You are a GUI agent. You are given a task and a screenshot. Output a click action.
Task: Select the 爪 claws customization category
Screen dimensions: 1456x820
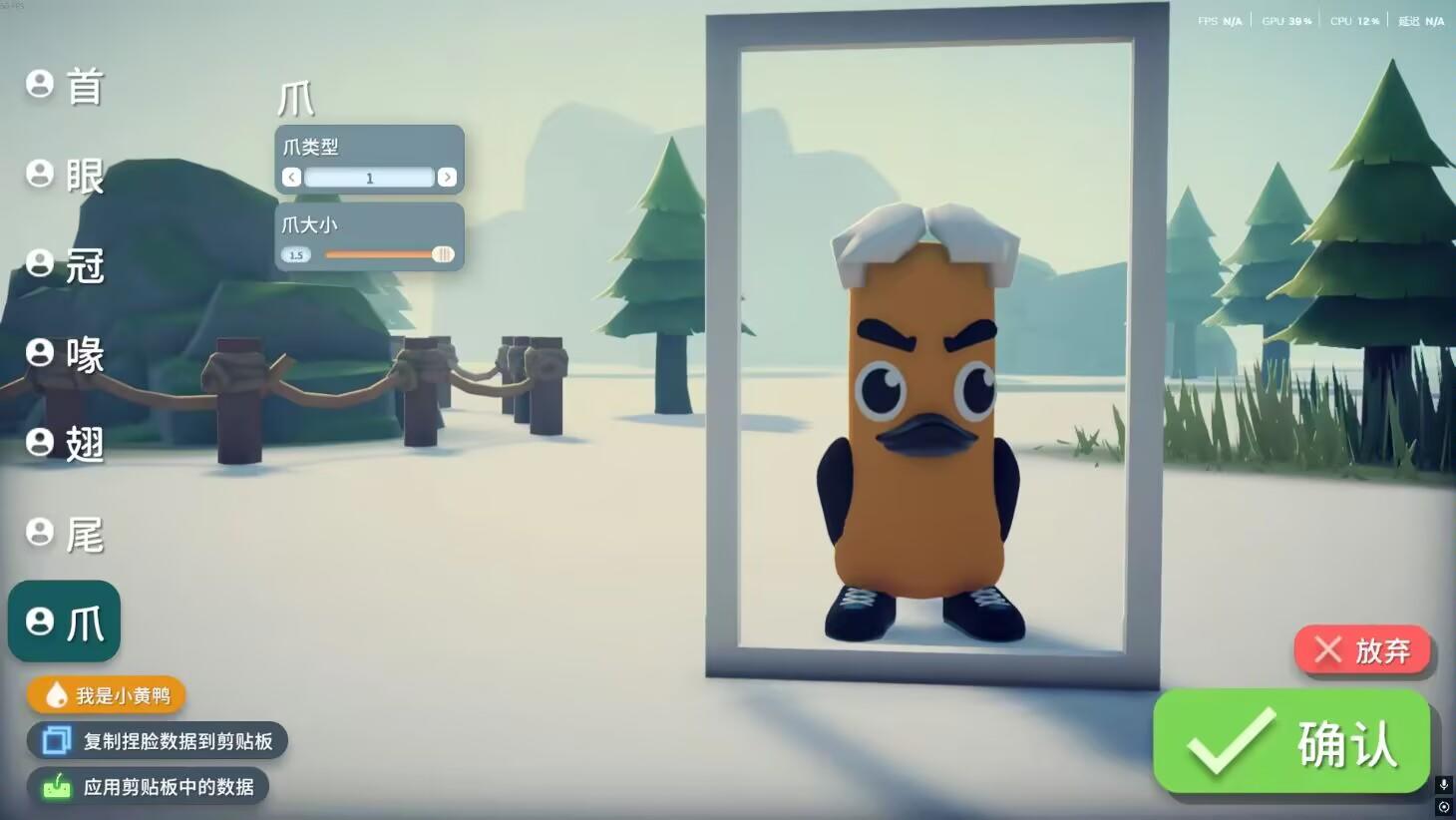click(x=64, y=620)
